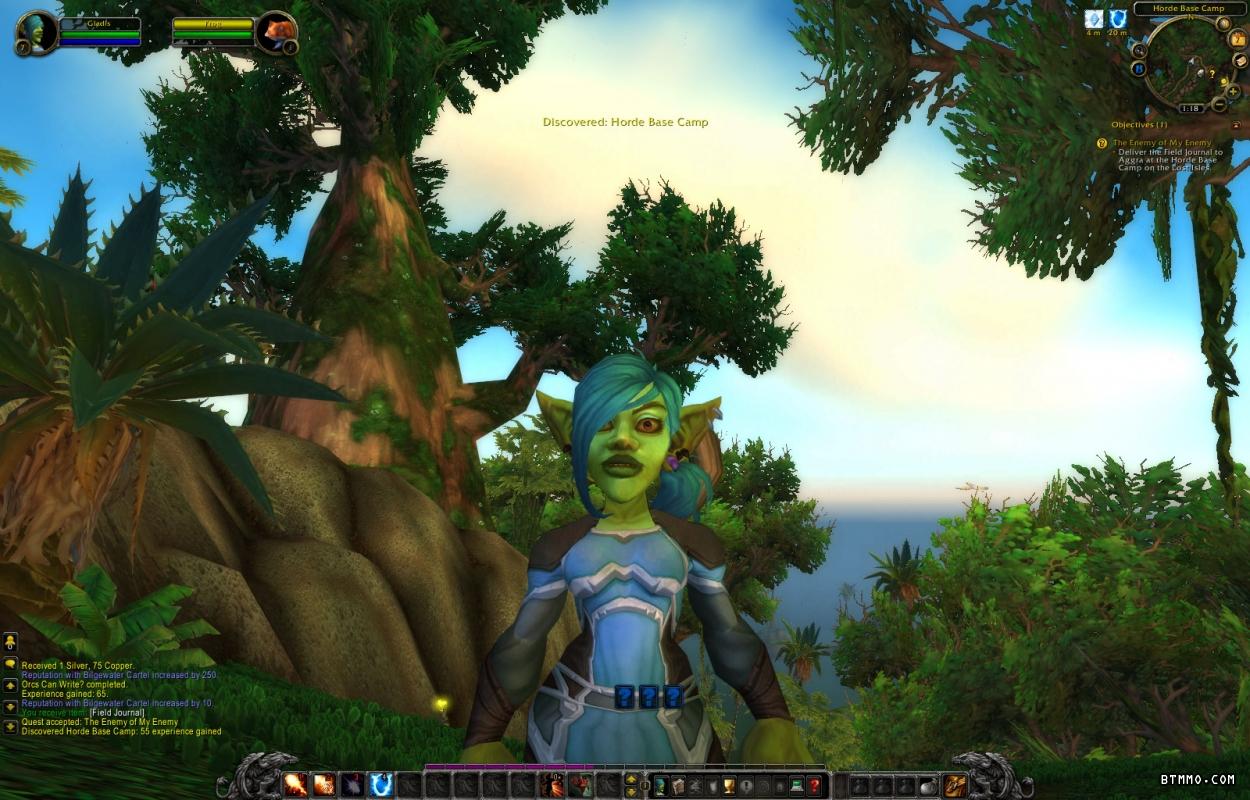1250x800 pixels.
Task: Open the main backpack
Action: pyautogui.click(x=955, y=785)
